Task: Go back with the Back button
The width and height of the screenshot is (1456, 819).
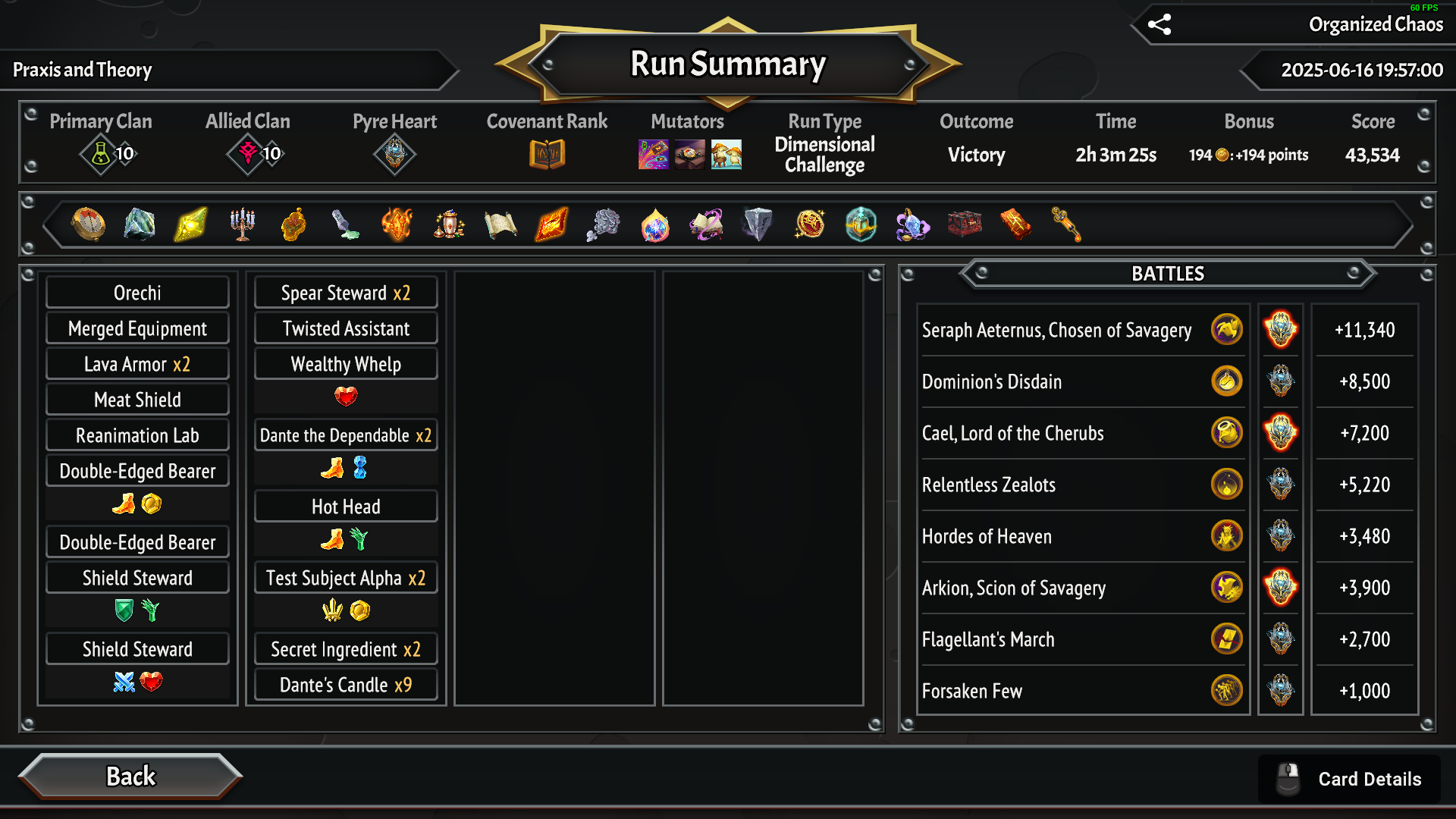Action: (x=130, y=777)
